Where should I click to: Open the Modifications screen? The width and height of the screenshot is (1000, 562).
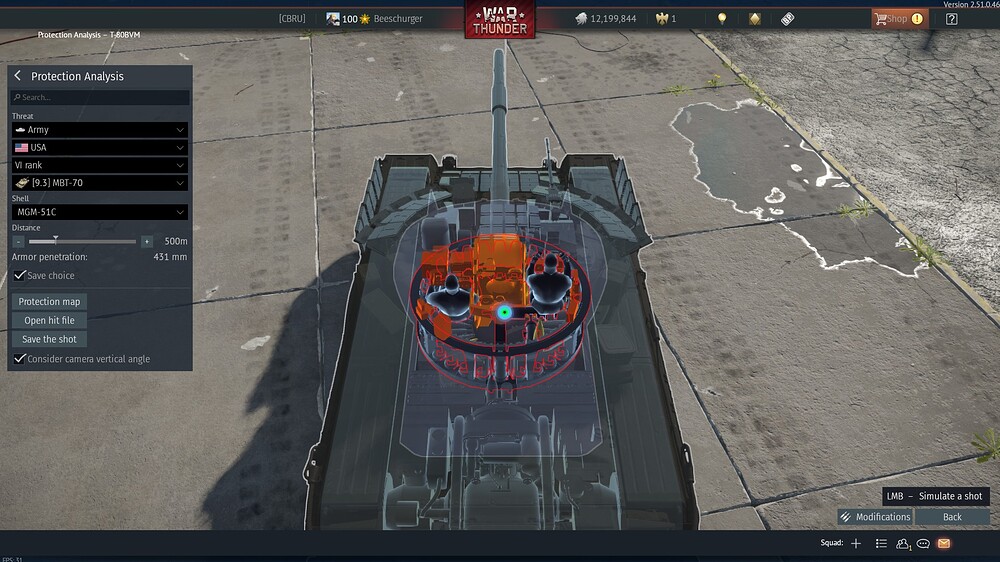(875, 517)
